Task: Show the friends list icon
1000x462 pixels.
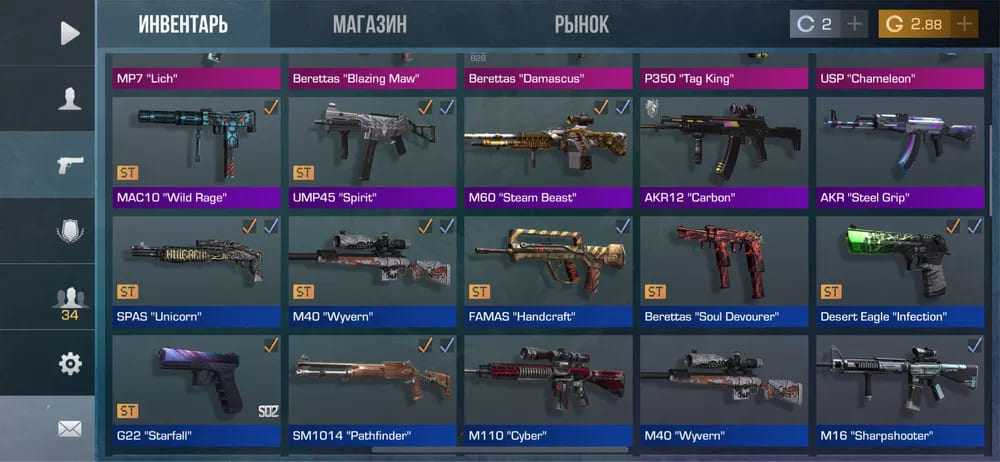Action: (x=69, y=300)
